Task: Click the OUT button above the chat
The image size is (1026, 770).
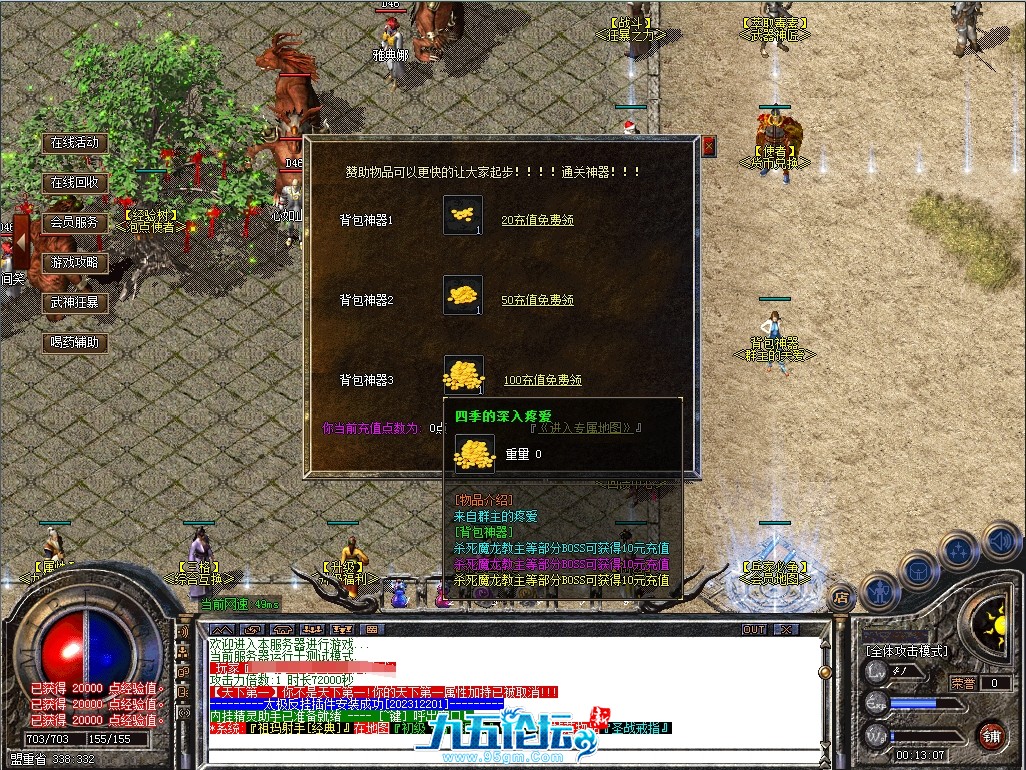Action: [754, 630]
